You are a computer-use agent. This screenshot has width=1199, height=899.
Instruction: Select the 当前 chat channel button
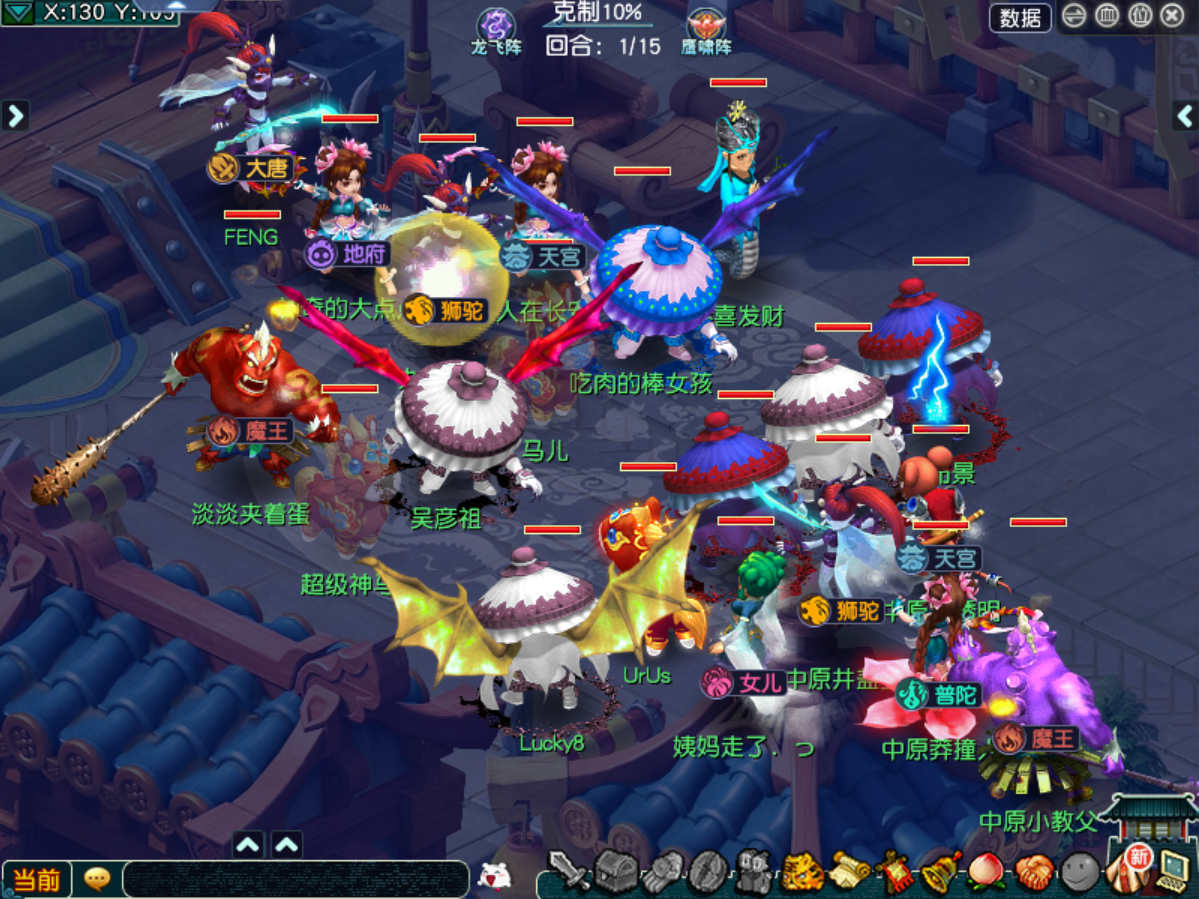[x=37, y=879]
